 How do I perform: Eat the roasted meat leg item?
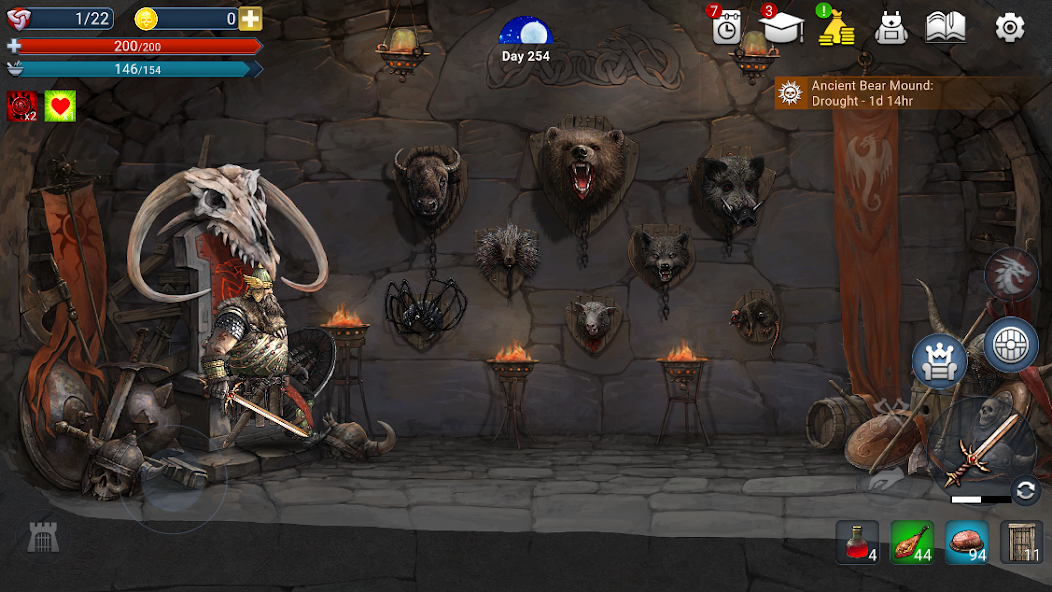pyautogui.click(x=912, y=542)
